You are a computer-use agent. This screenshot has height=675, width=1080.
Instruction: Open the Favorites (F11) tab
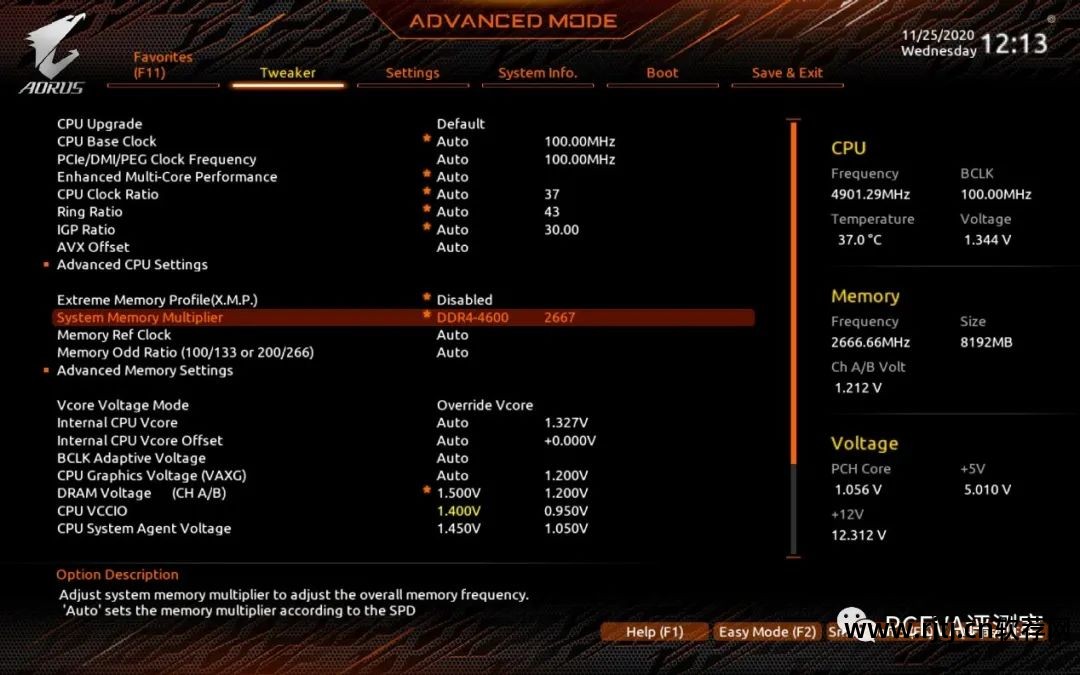click(x=163, y=65)
